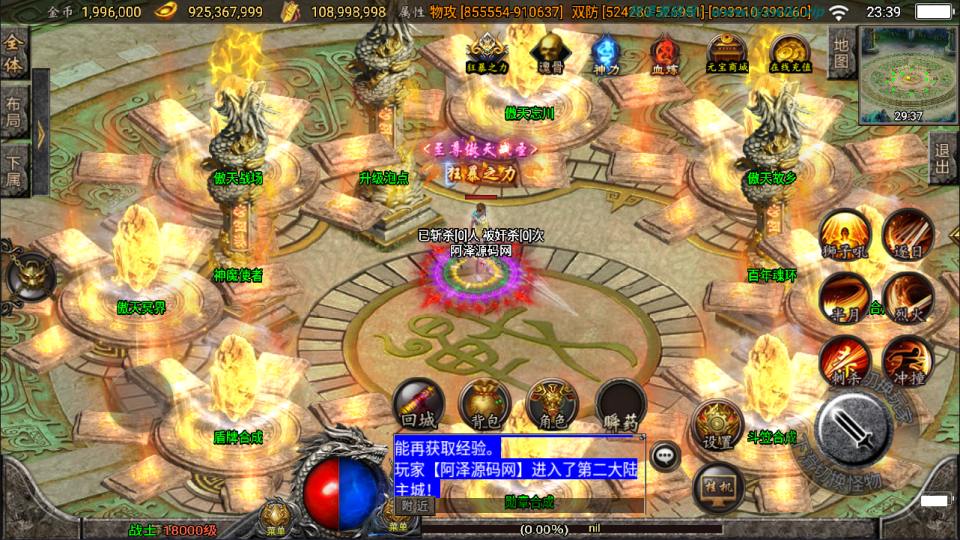Activate the 狮子吼 lion roar skill
This screenshot has width=960, height=540.
click(x=845, y=235)
